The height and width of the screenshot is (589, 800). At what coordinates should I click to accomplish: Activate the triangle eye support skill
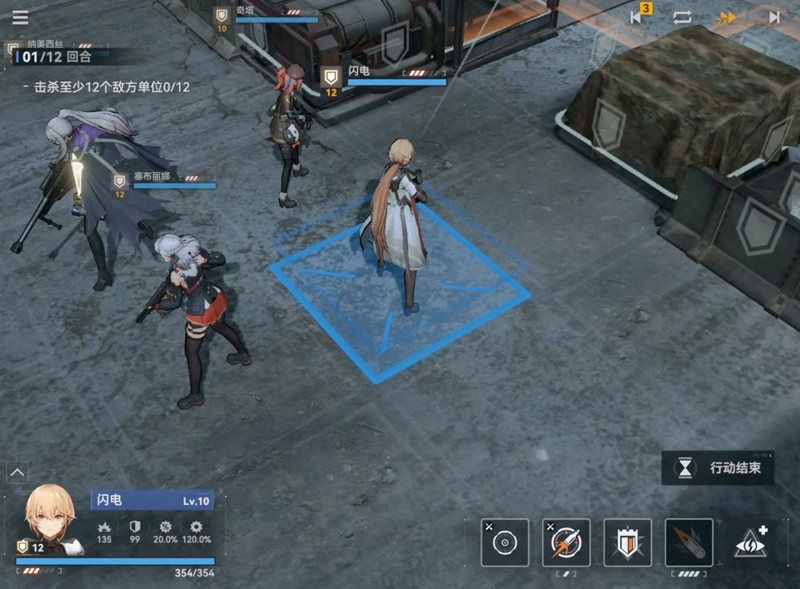tap(751, 543)
